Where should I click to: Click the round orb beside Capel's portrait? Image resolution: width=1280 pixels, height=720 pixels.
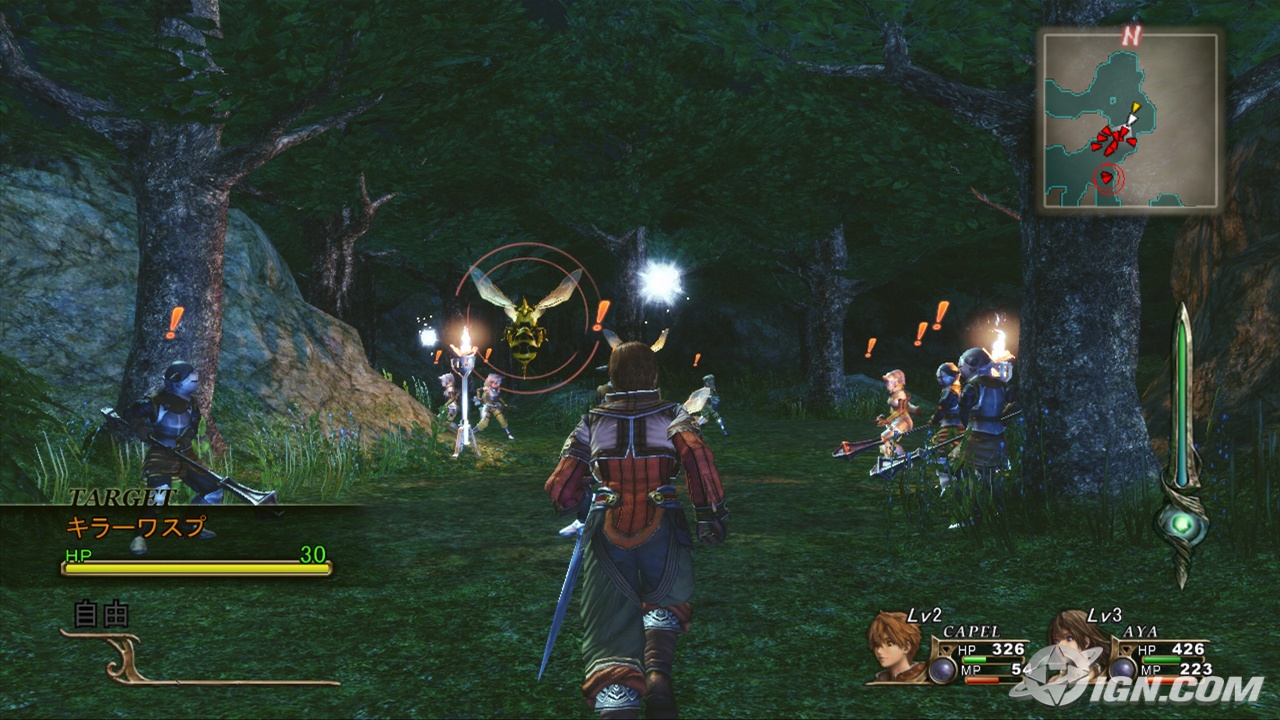pos(940,669)
